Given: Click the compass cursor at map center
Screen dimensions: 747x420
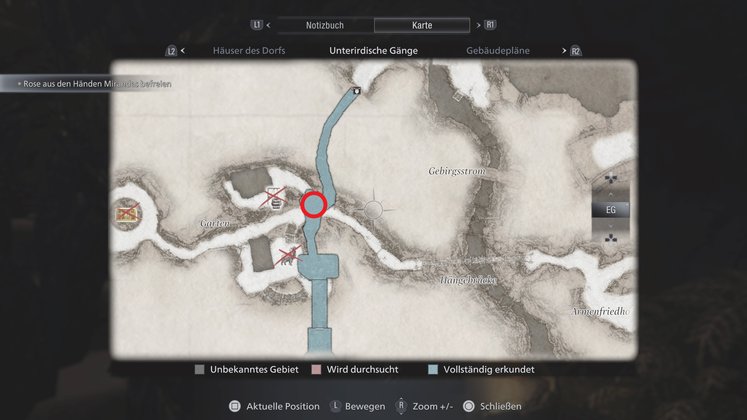Looking at the screenshot, I should point(374,209).
